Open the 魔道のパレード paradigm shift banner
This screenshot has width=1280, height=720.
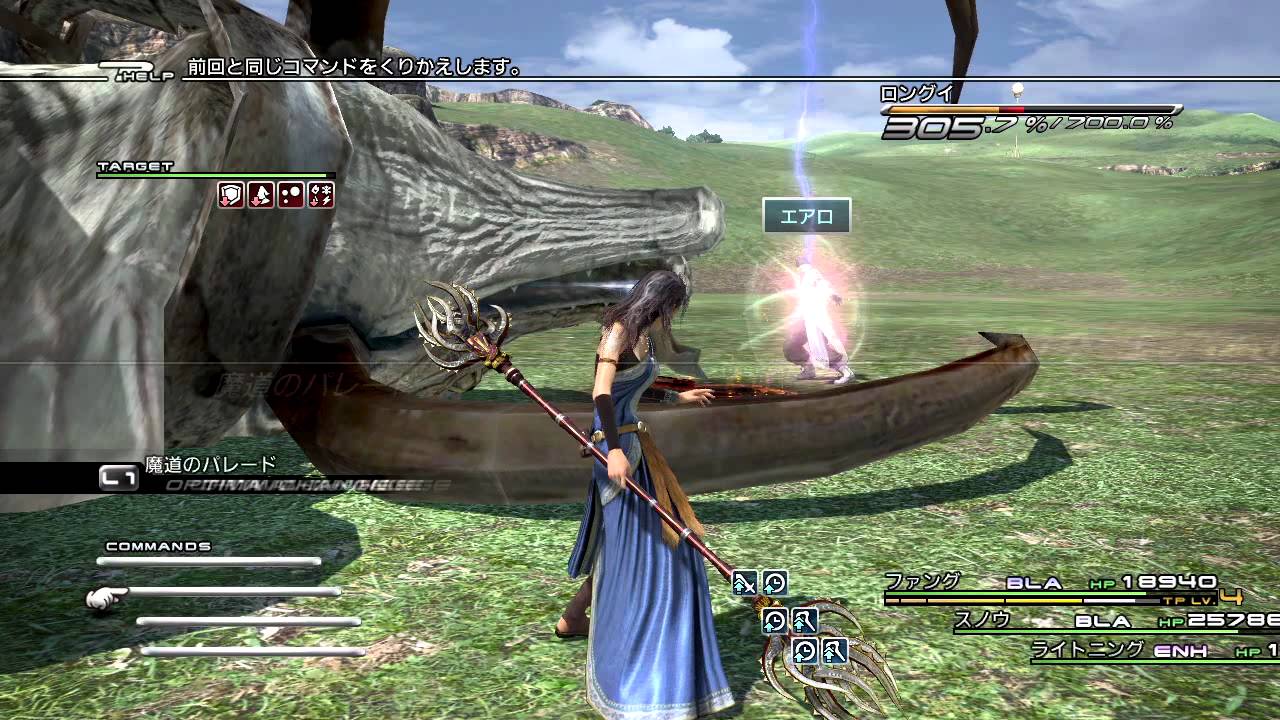click(210, 465)
